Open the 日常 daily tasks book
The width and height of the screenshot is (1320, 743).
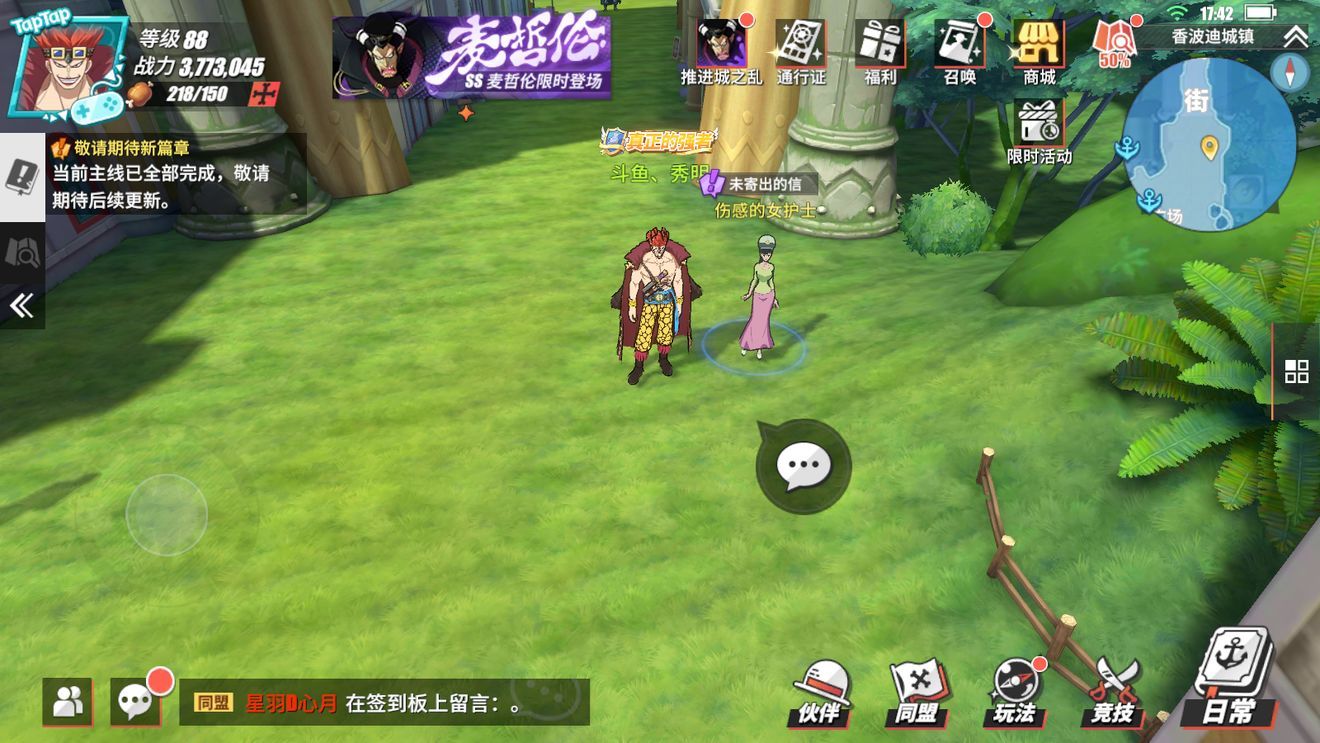tap(1231, 680)
